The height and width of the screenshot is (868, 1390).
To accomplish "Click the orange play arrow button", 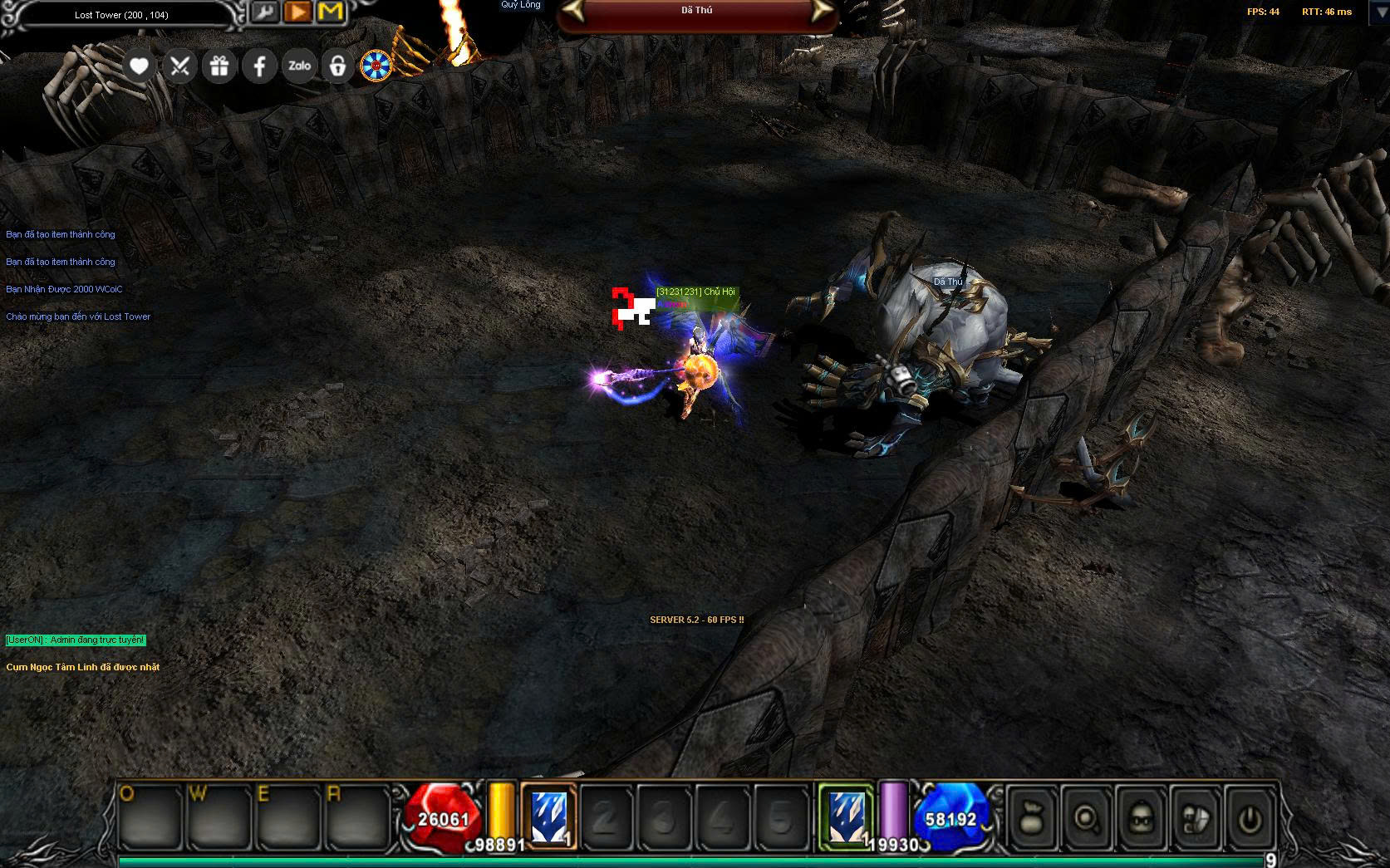I will click(297, 12).
